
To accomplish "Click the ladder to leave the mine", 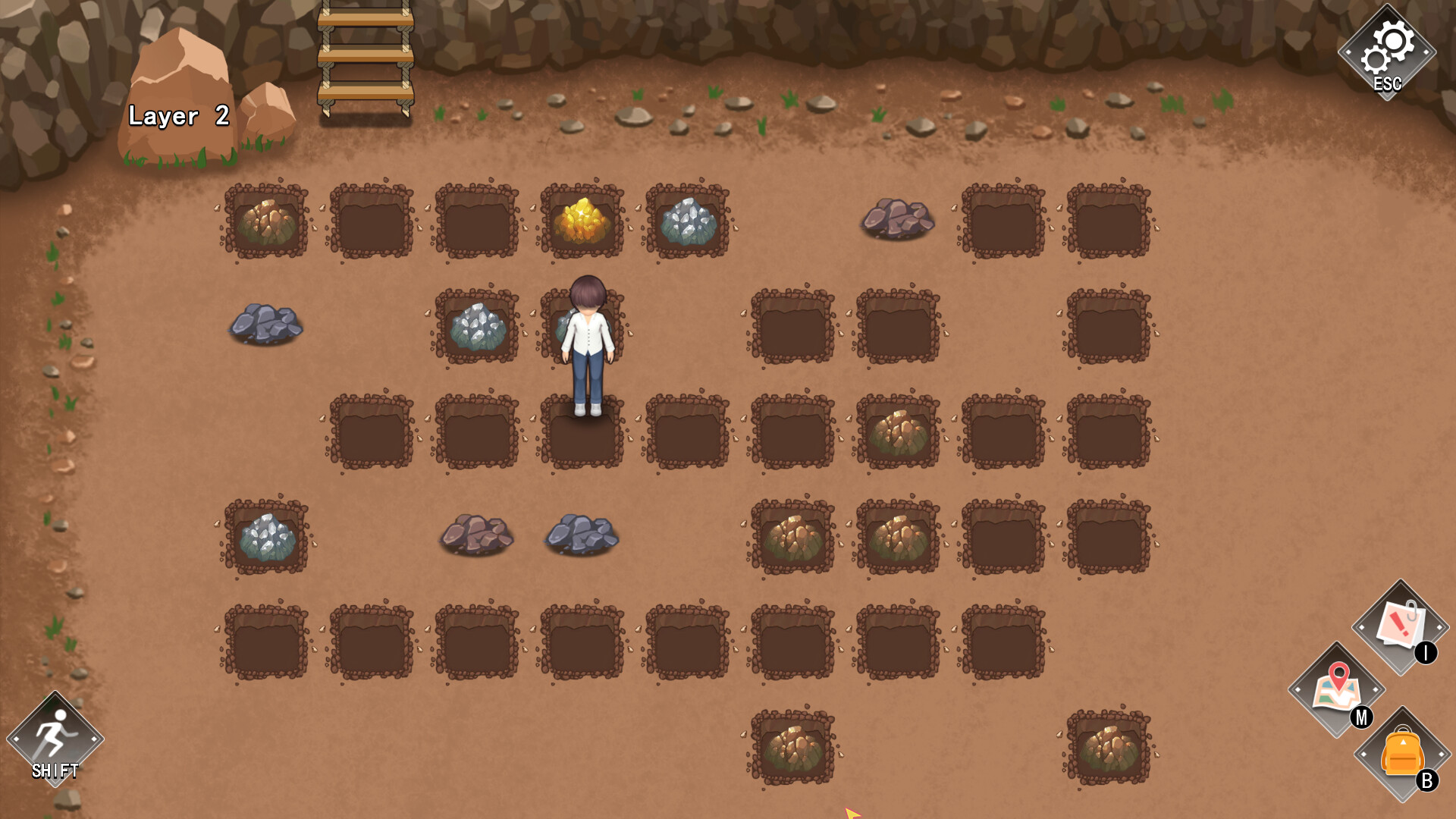I will 364,57.
